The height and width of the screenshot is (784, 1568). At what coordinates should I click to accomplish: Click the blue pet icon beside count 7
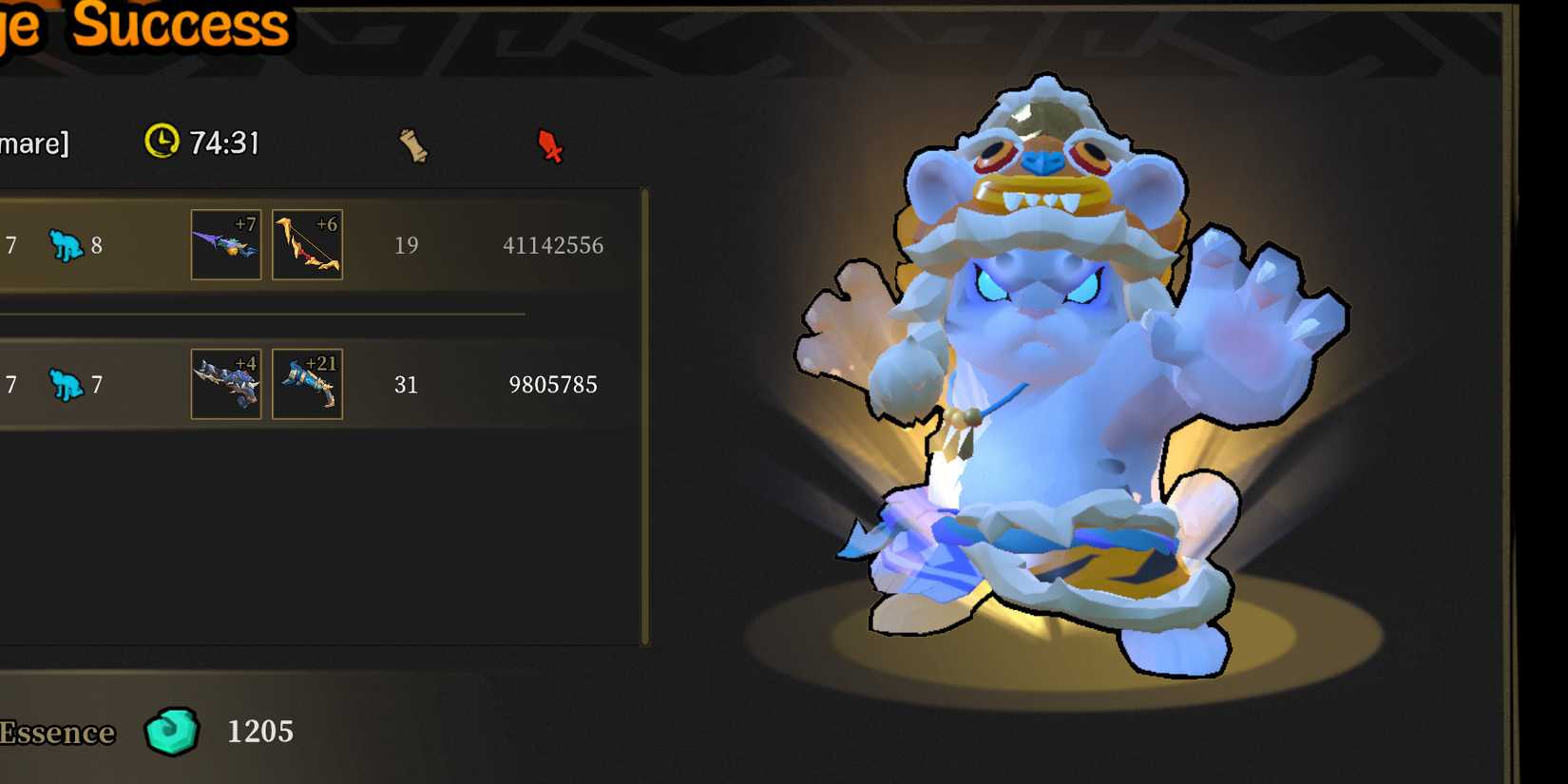pos(67,384)
